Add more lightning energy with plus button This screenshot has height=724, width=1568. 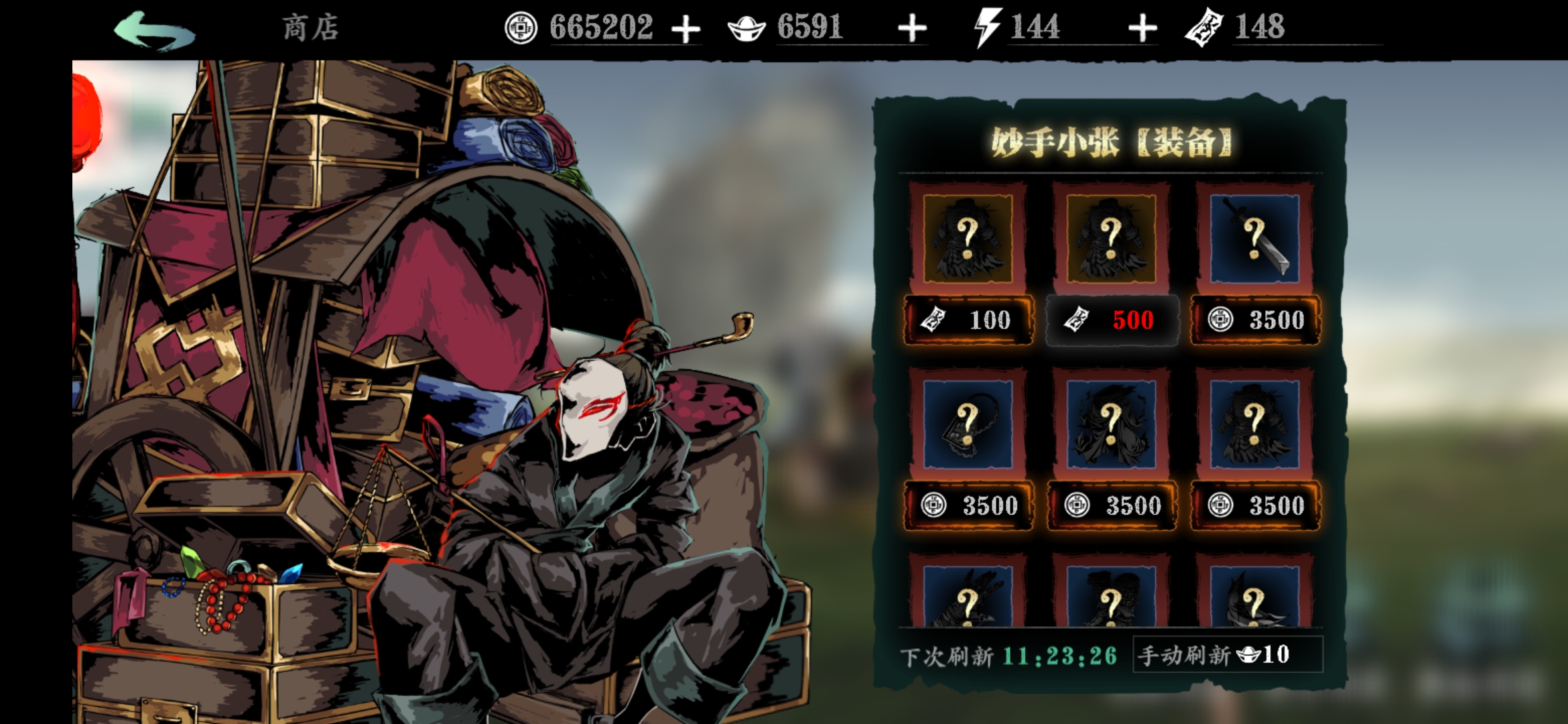pos(1142,29)
